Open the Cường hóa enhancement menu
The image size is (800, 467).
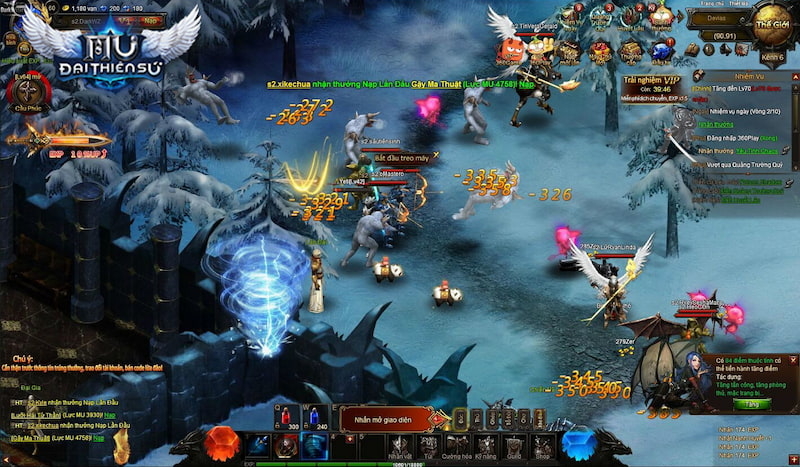[458, 446]
